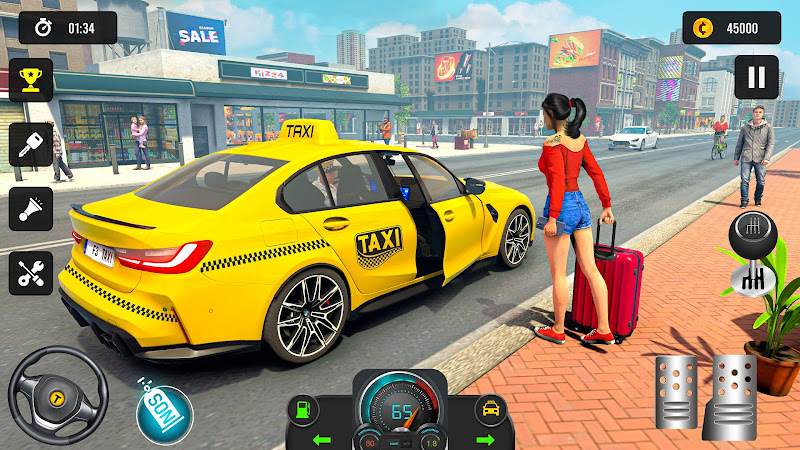Tap the car key ignition icon
Screen dimensions: 800x450
(30, 145)
